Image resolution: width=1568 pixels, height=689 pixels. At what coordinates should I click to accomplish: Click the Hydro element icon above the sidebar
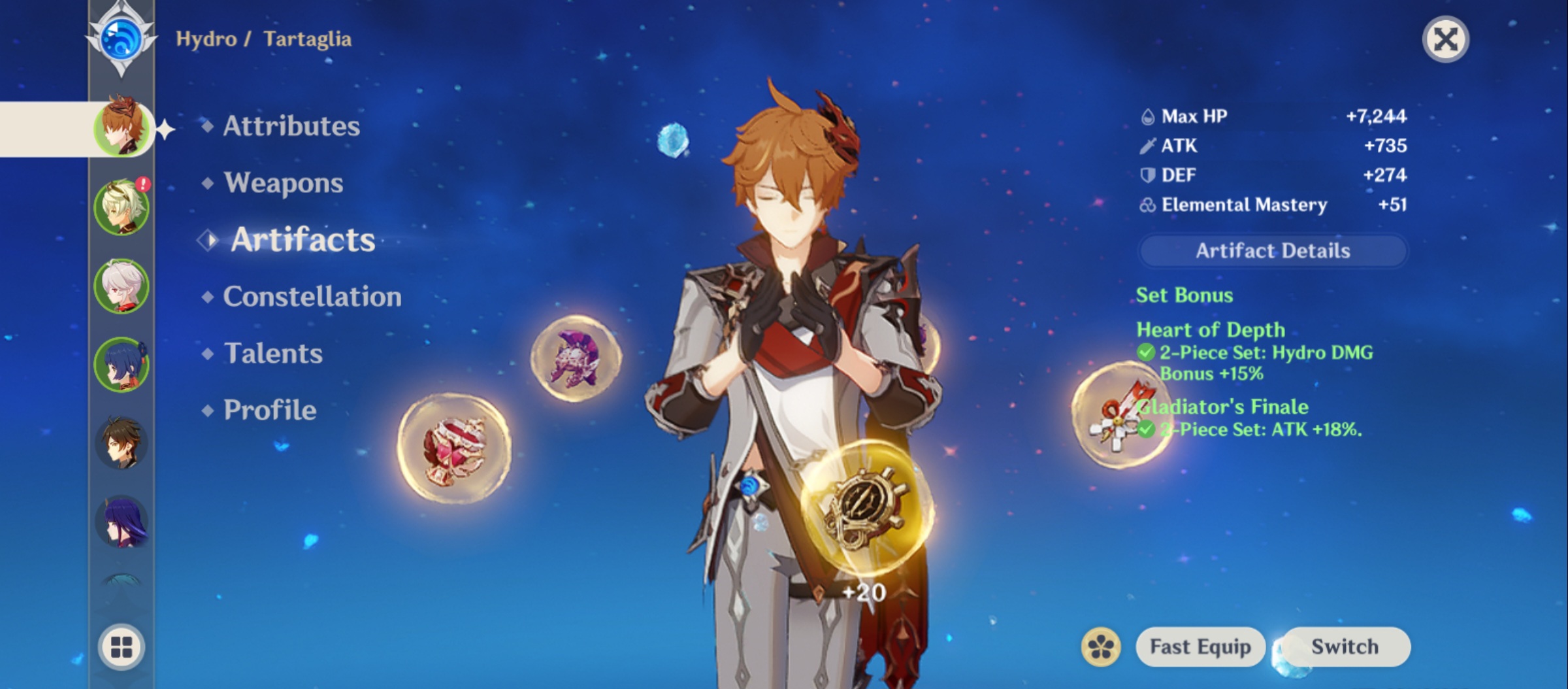(x=121, y=37)
